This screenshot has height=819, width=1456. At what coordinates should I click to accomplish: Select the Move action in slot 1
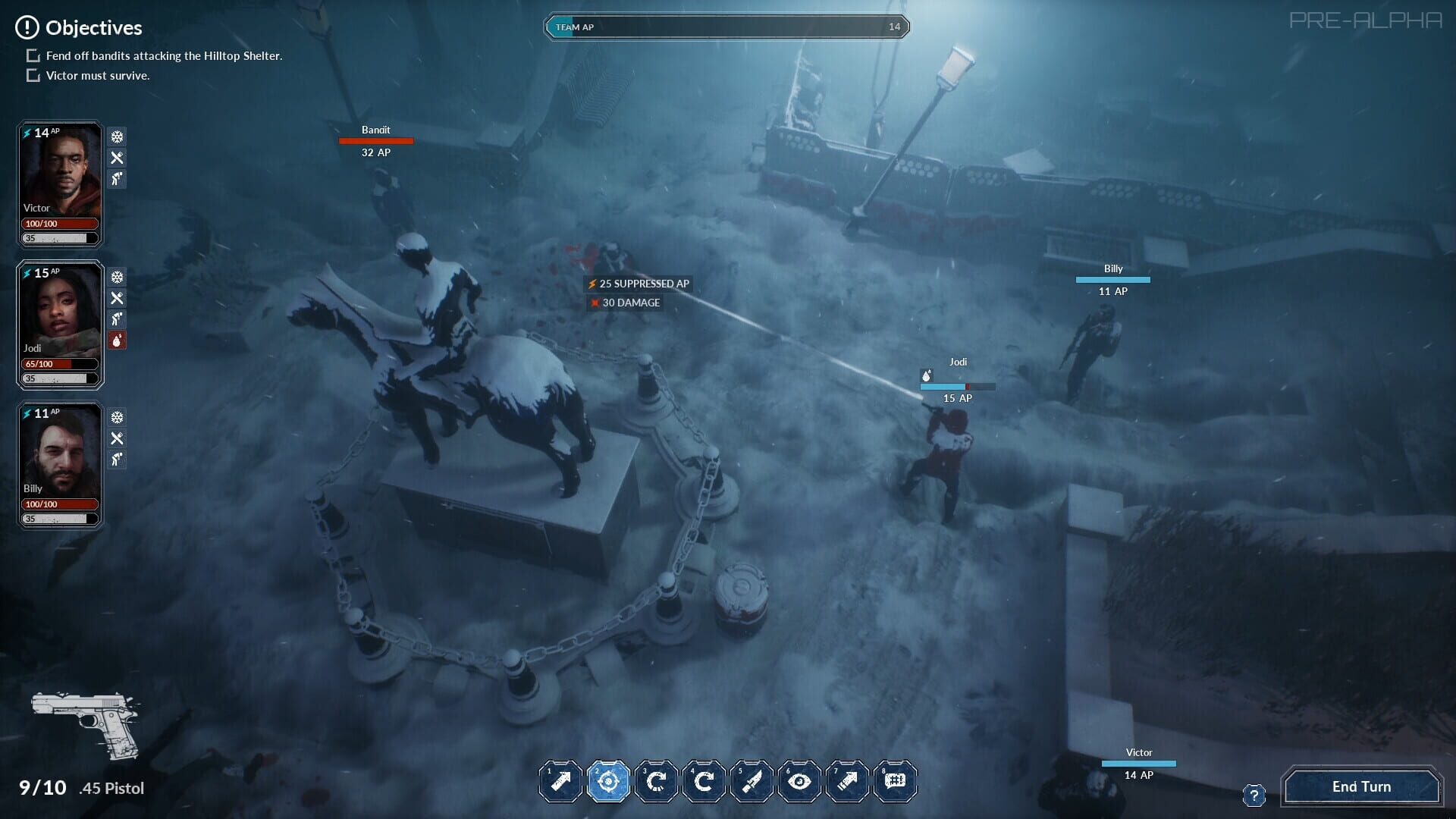coord(560,781)
